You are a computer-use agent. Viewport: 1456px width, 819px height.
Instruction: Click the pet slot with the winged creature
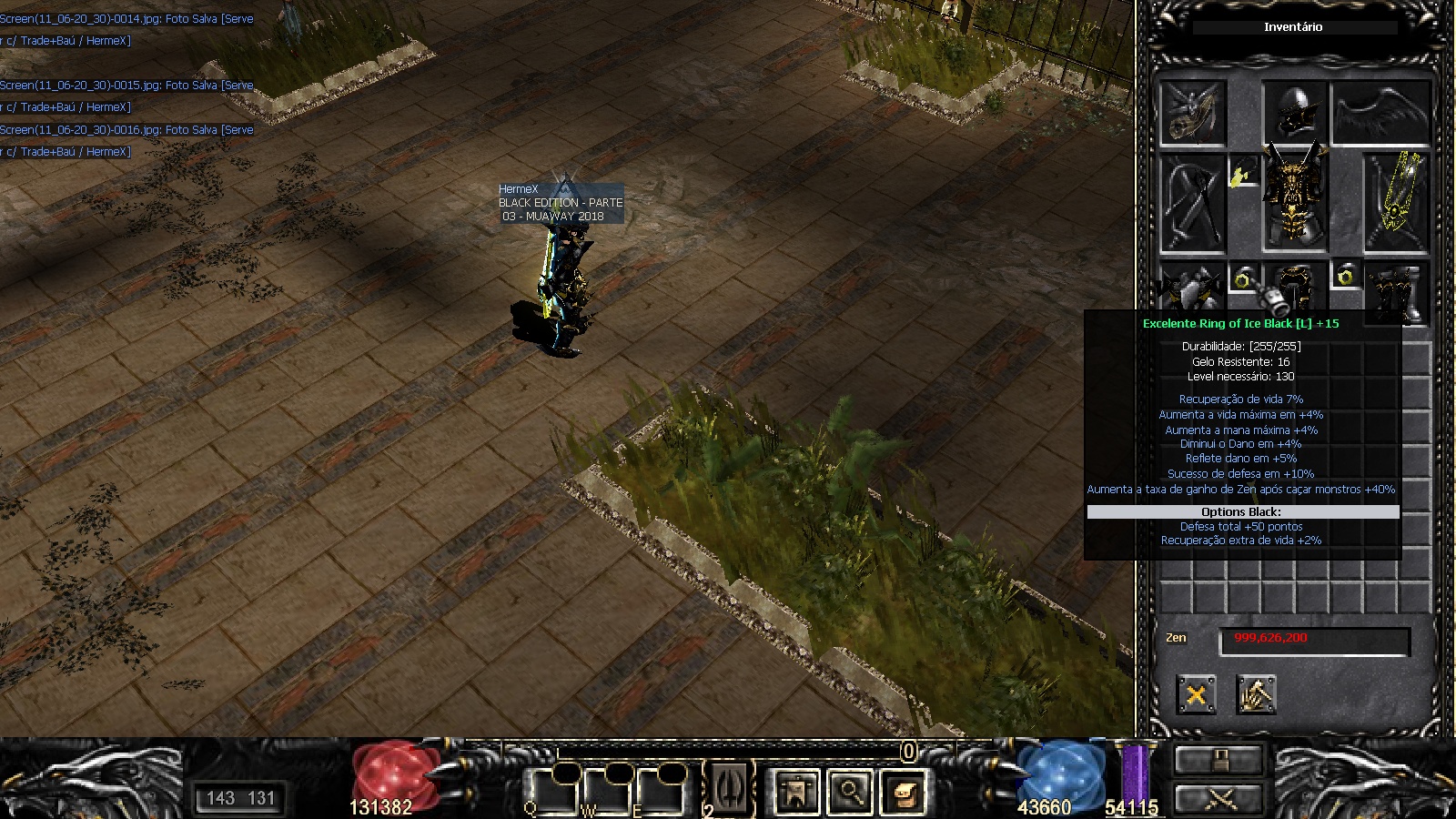coord(1192,113)
